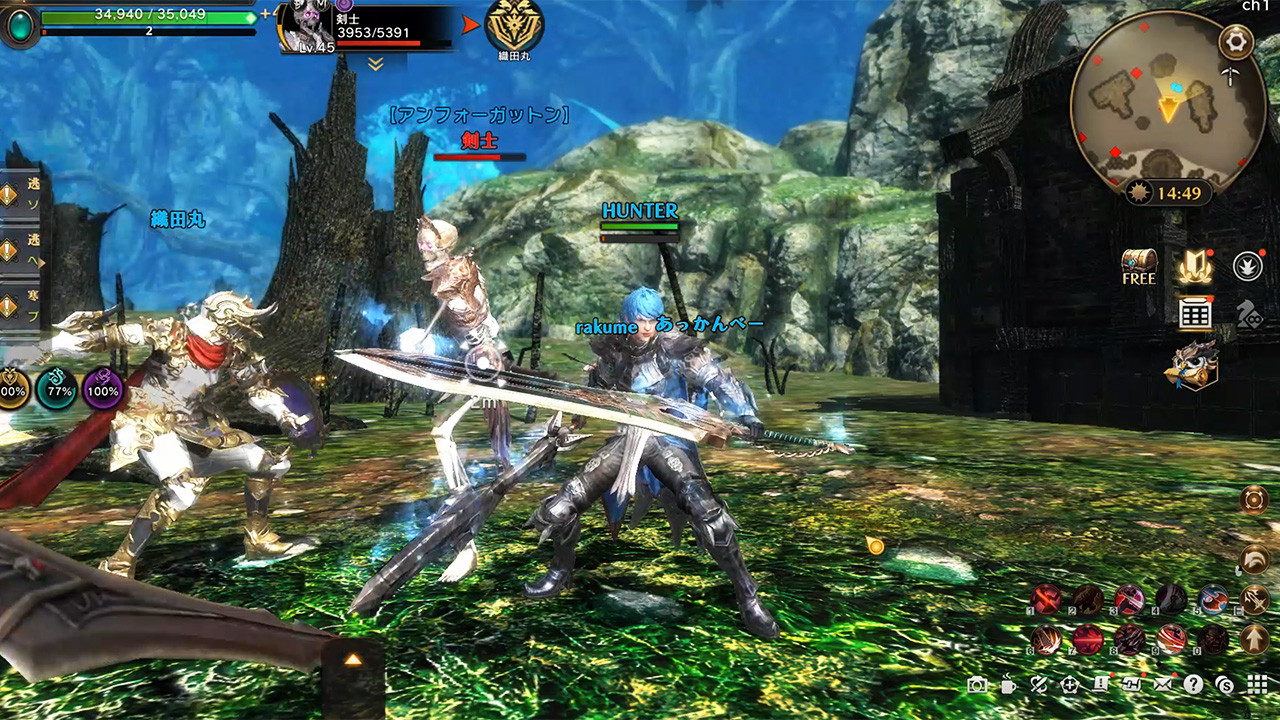Select the second quest tab on the left
Screen dimensions: 1280x720
9,249
